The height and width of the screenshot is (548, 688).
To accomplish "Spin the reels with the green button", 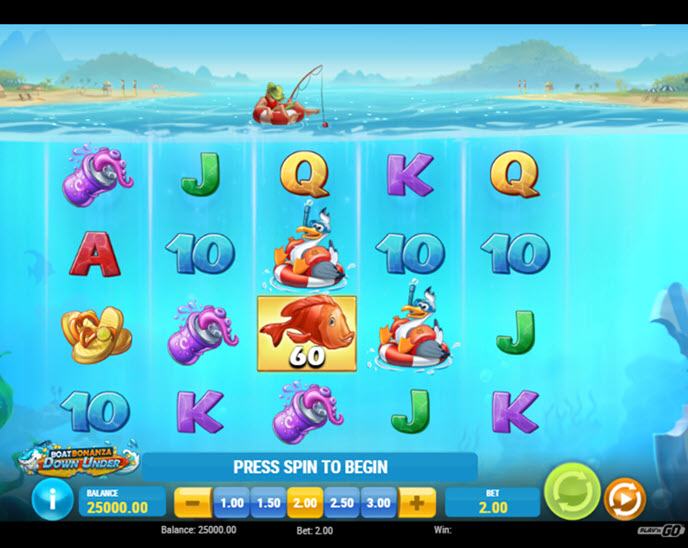I will tap(572, 493).
